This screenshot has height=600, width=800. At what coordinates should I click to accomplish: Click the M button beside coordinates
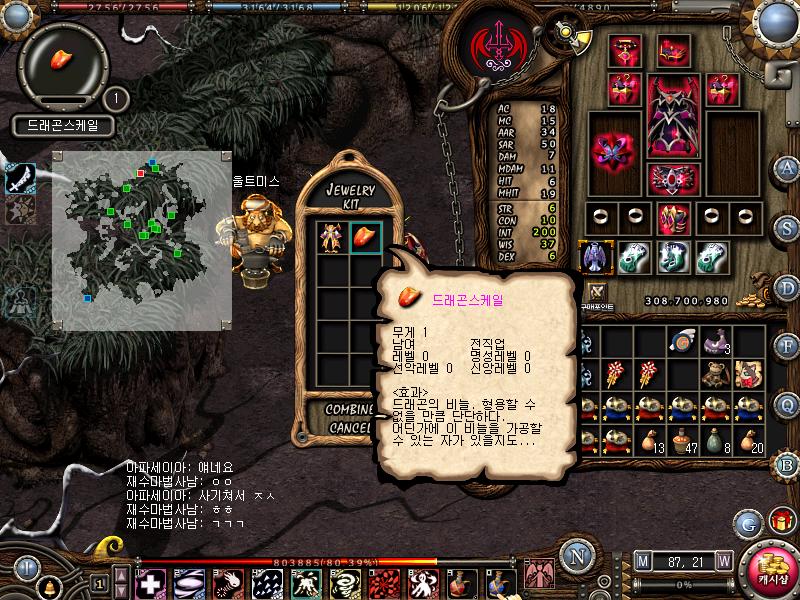(x=642, y=560)
